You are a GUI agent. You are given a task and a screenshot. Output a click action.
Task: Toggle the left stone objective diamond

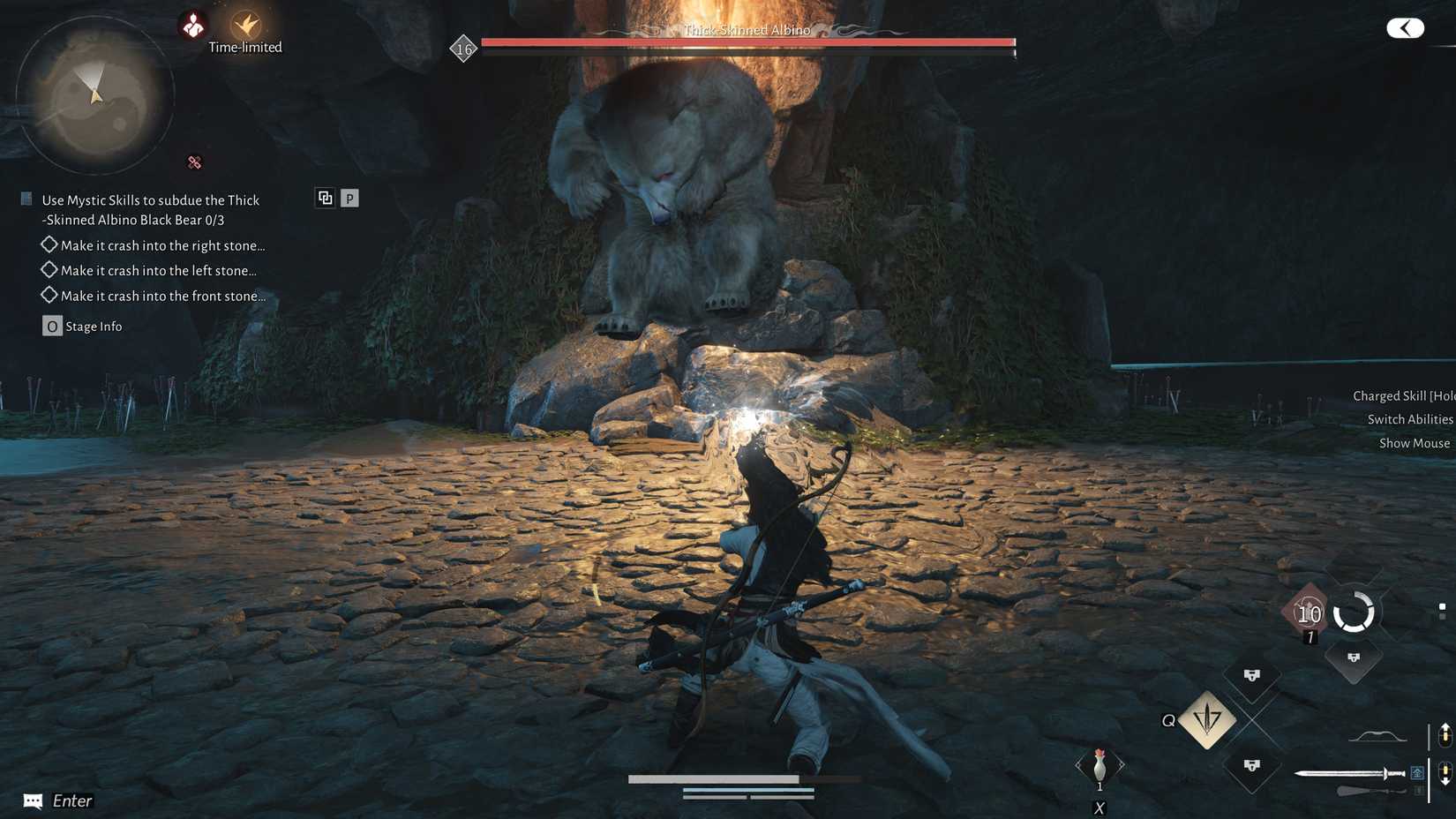click(x=49, y=269)
